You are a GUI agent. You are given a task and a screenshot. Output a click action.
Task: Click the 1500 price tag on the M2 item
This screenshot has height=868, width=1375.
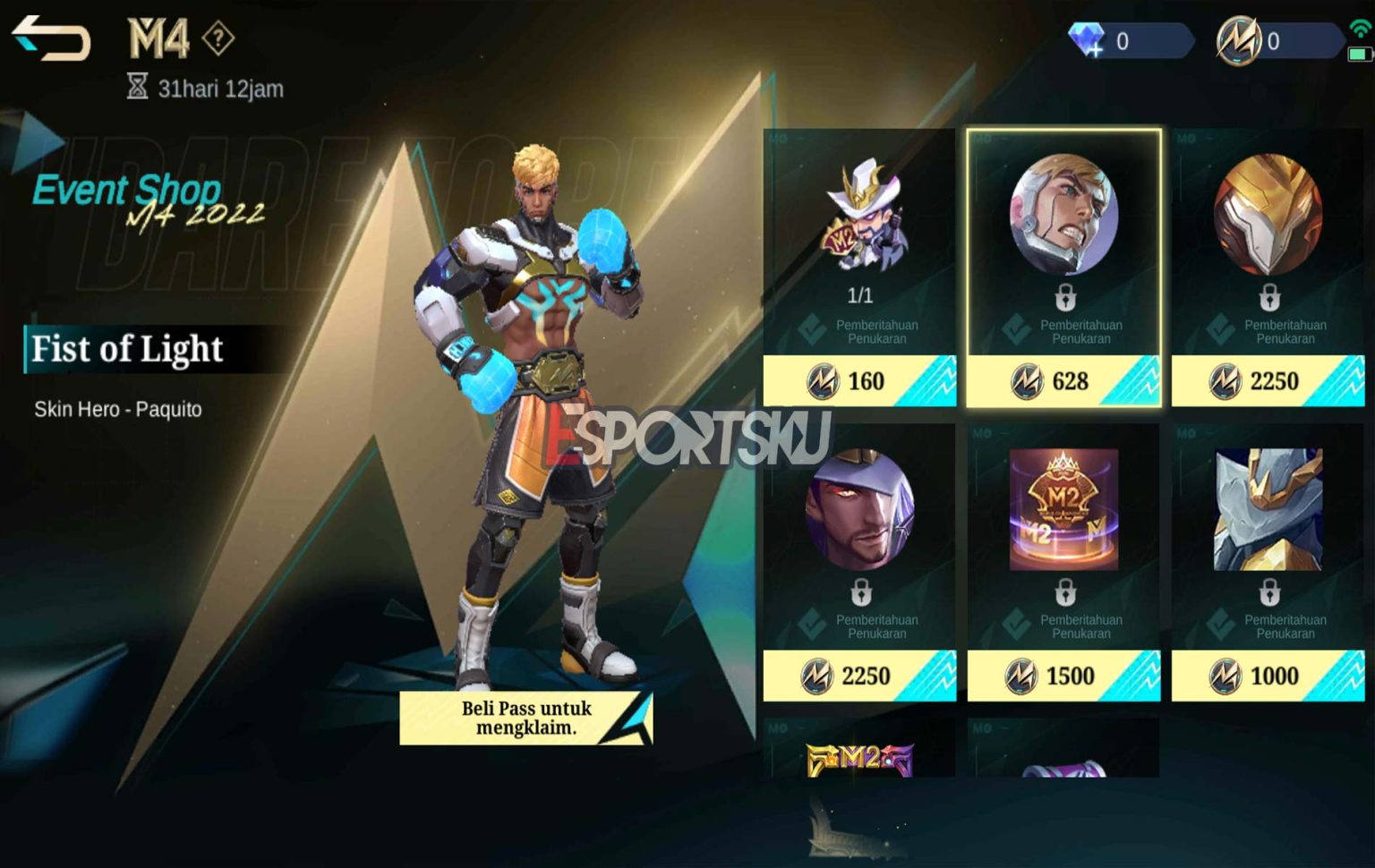pyautogui.click(x=1063, y=677)
